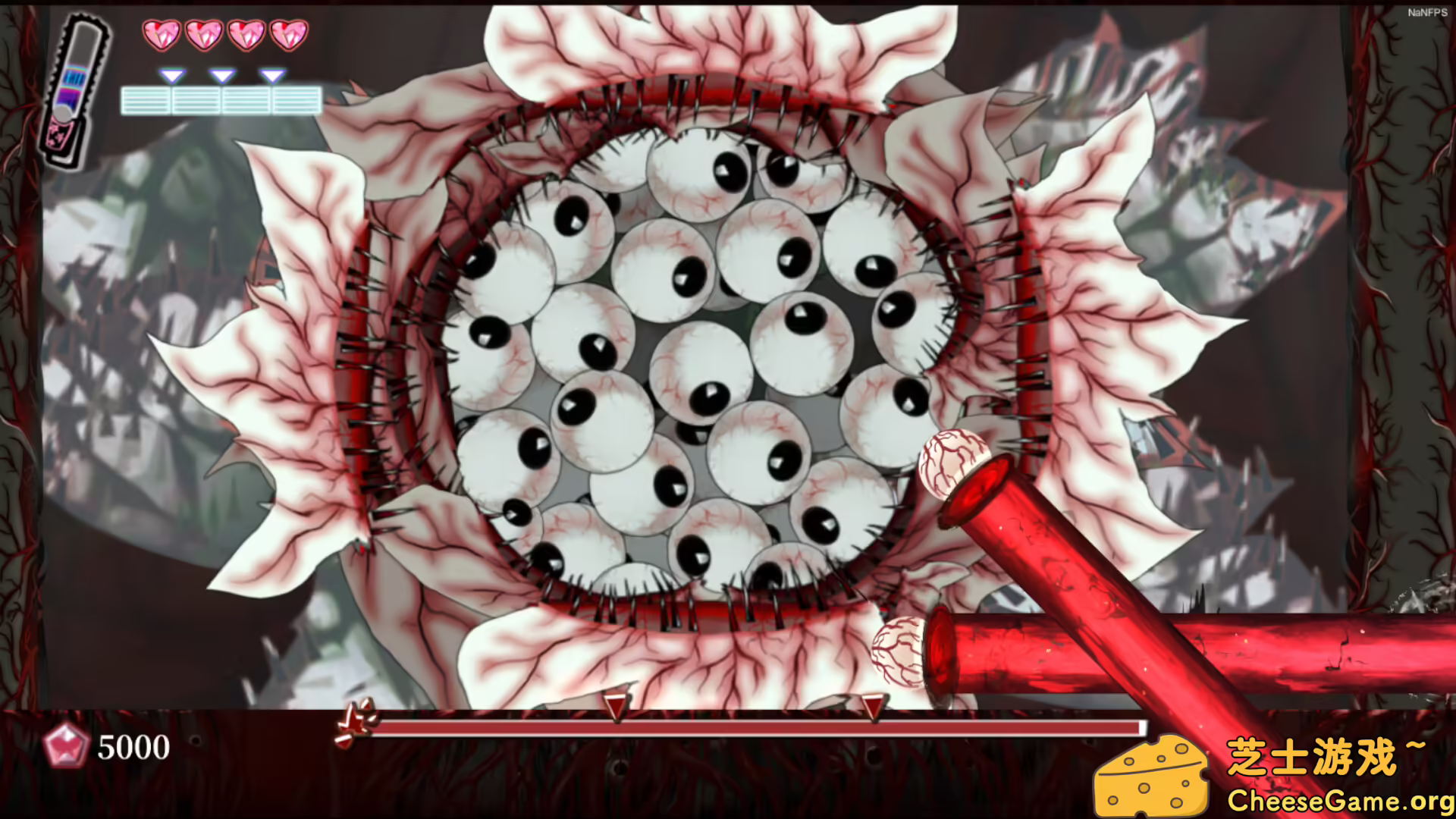Click the red 芝士游戏 watermark text
This screenshot has height=819, width=1456.
click(1328, 755)
